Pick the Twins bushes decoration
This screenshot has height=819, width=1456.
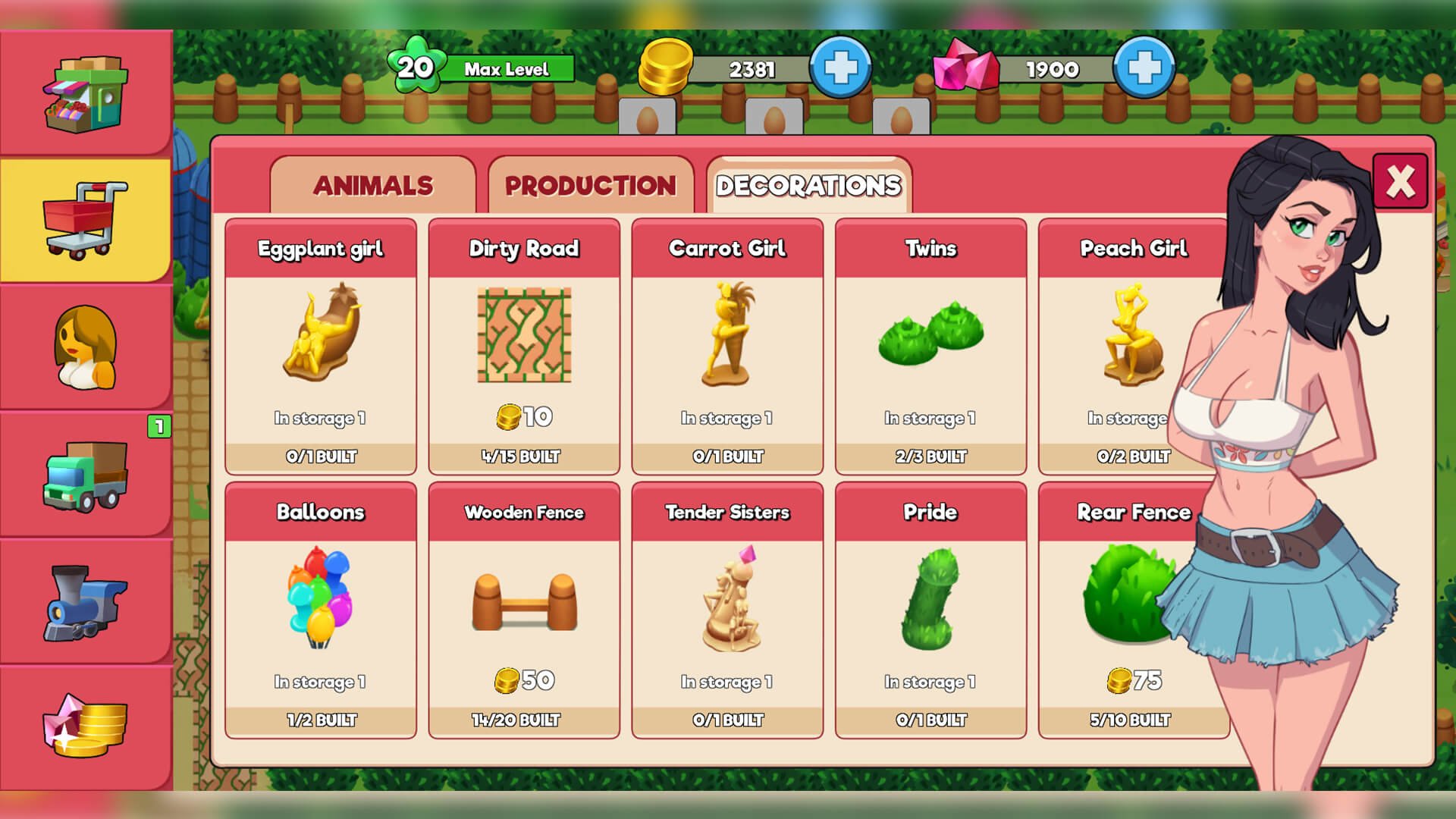click(930, 347)
